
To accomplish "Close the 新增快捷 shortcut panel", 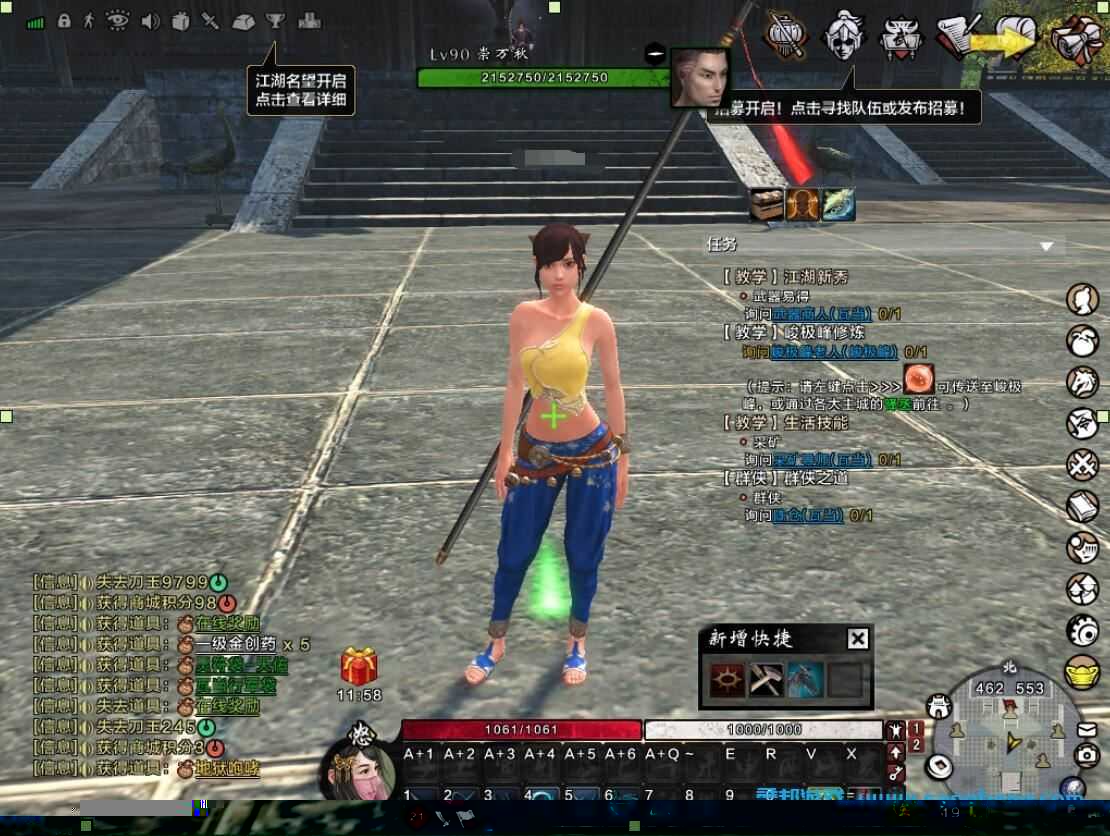I will coord(857,639).
